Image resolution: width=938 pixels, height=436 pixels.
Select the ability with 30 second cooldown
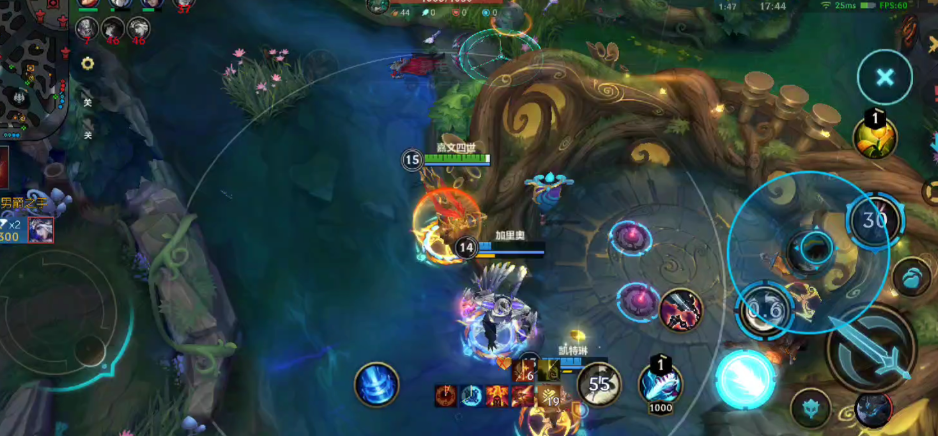[874, 219]
